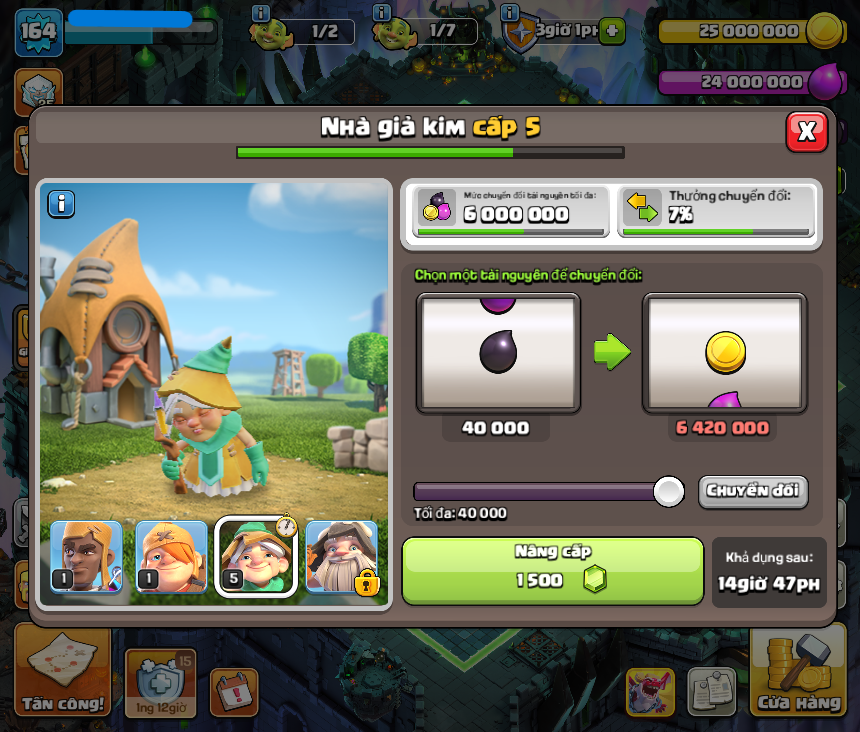Open the Cửa hàng shop
Image resolution: width=860 pixels, height=732 pixels.
797,672
